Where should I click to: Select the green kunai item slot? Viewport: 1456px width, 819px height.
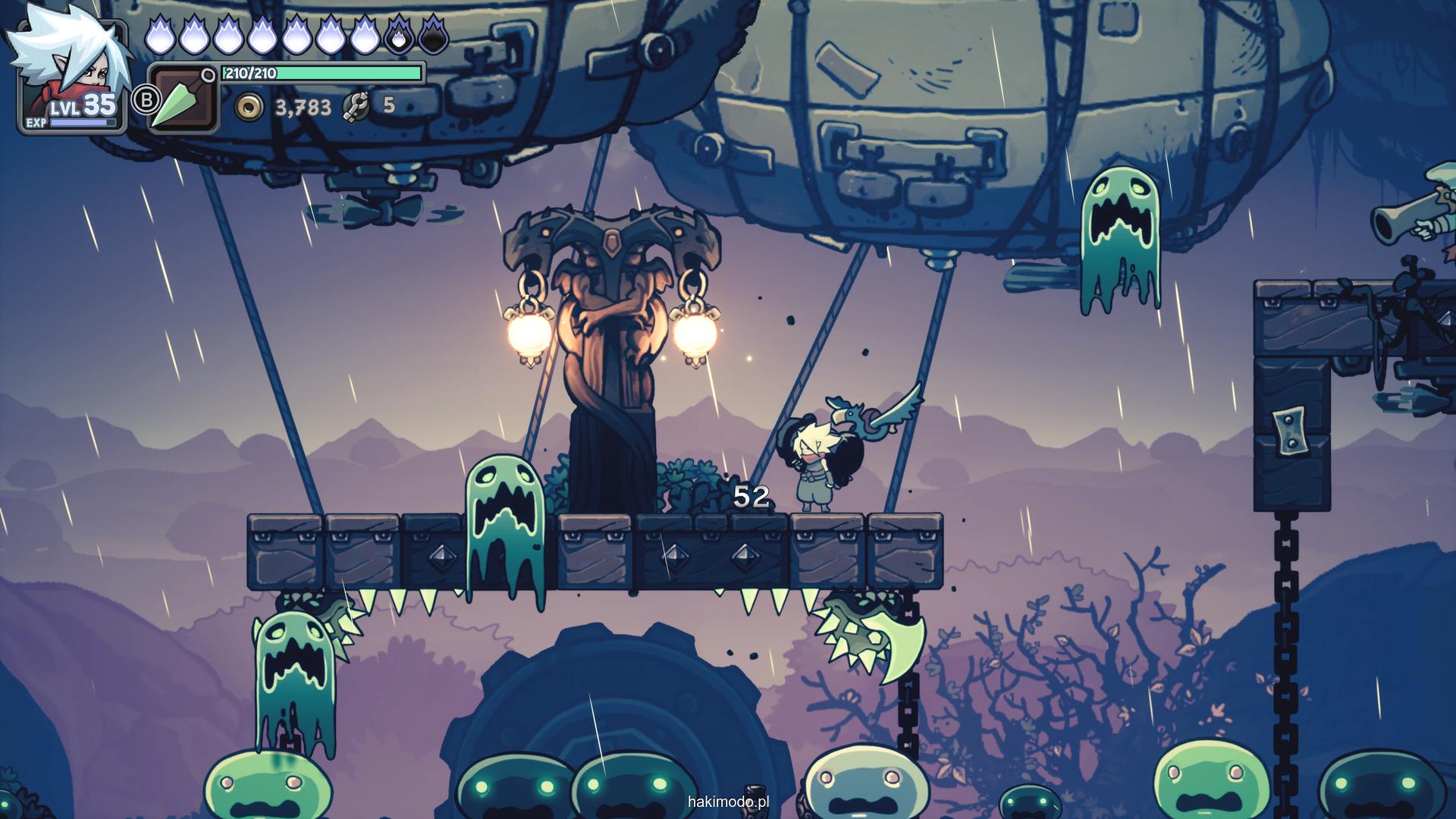click(x=183, y=99)
